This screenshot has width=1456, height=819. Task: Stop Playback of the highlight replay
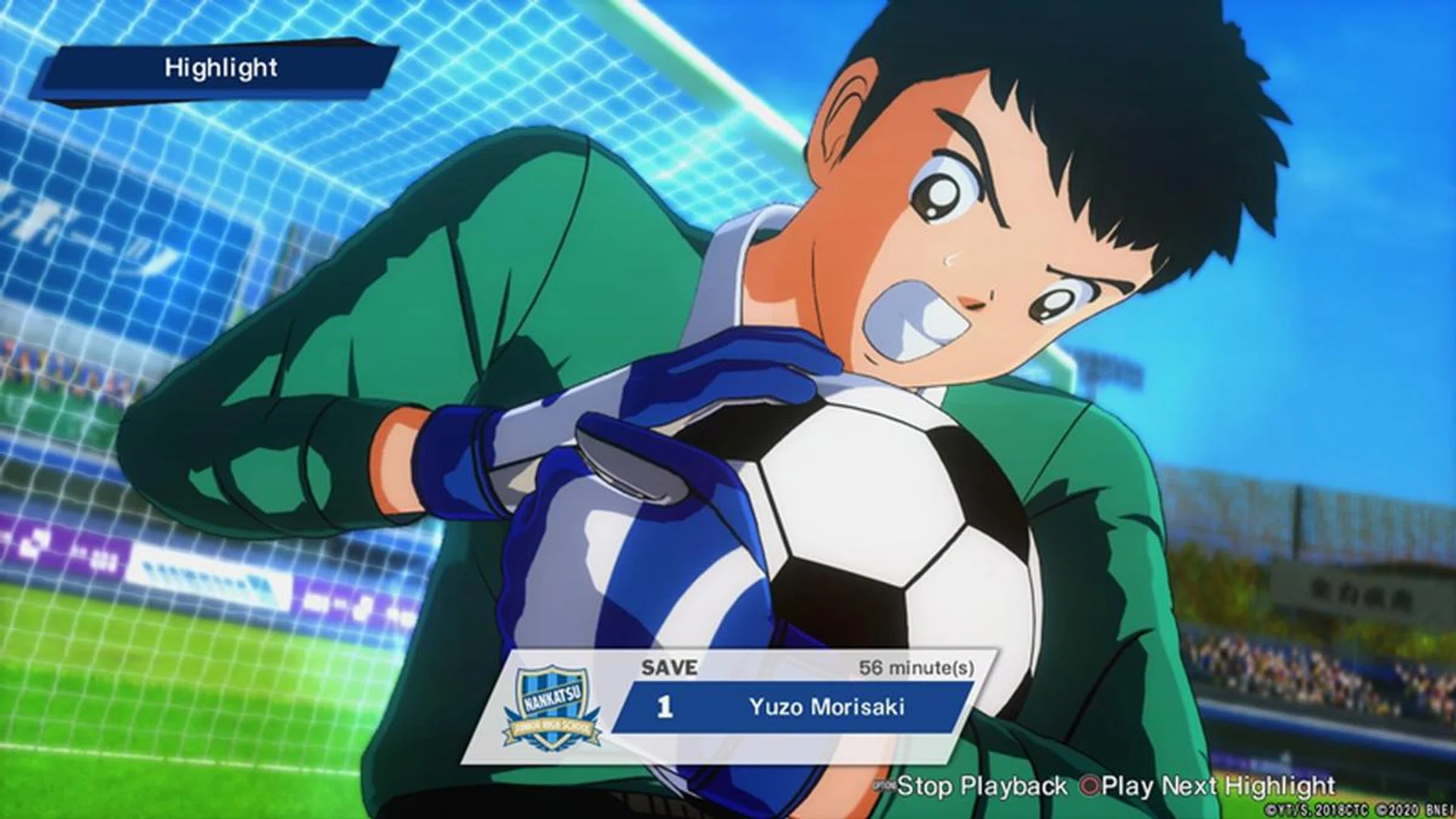point(972,786)
